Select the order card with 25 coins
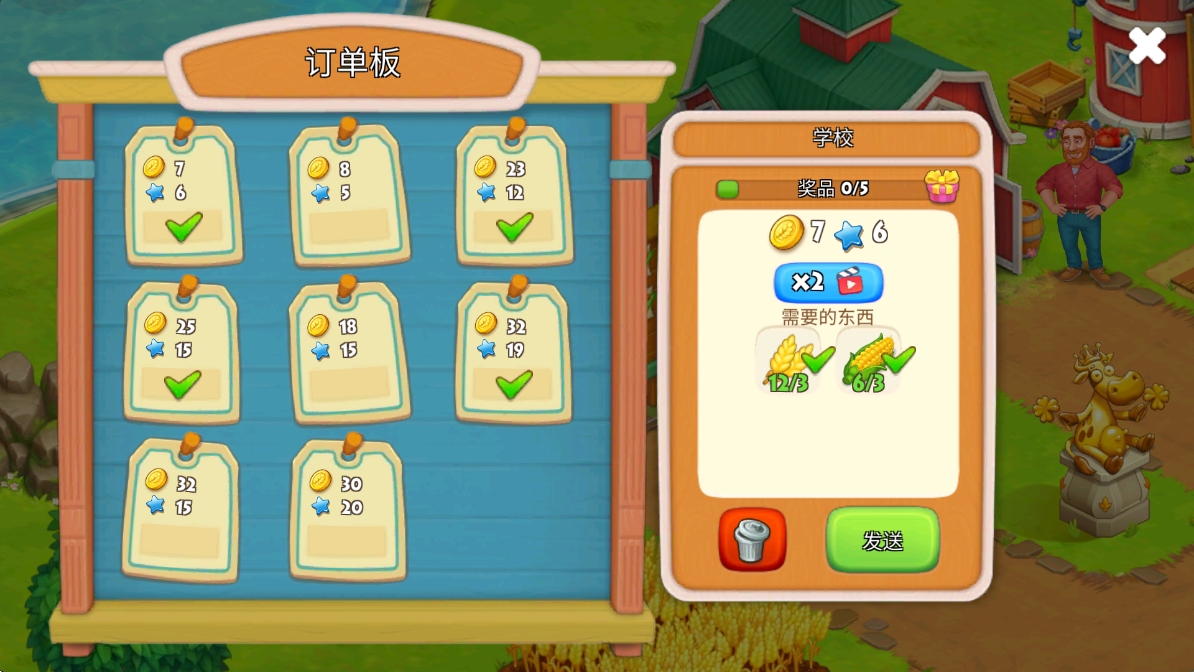 (x=181, y=353)
